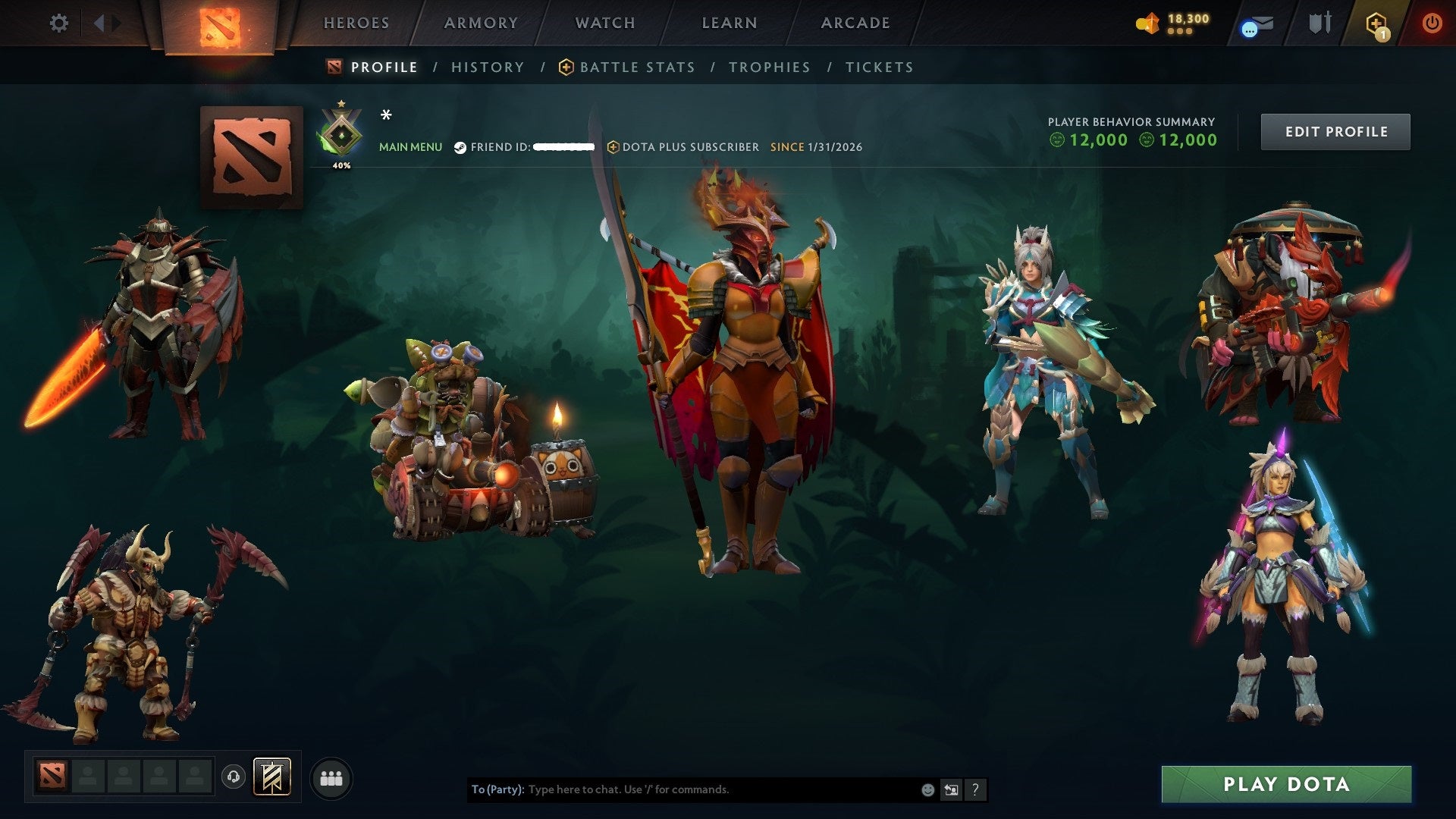Click the power button to quit the game
Viewport: 1456px width, 819px height.
point(1432,23)
